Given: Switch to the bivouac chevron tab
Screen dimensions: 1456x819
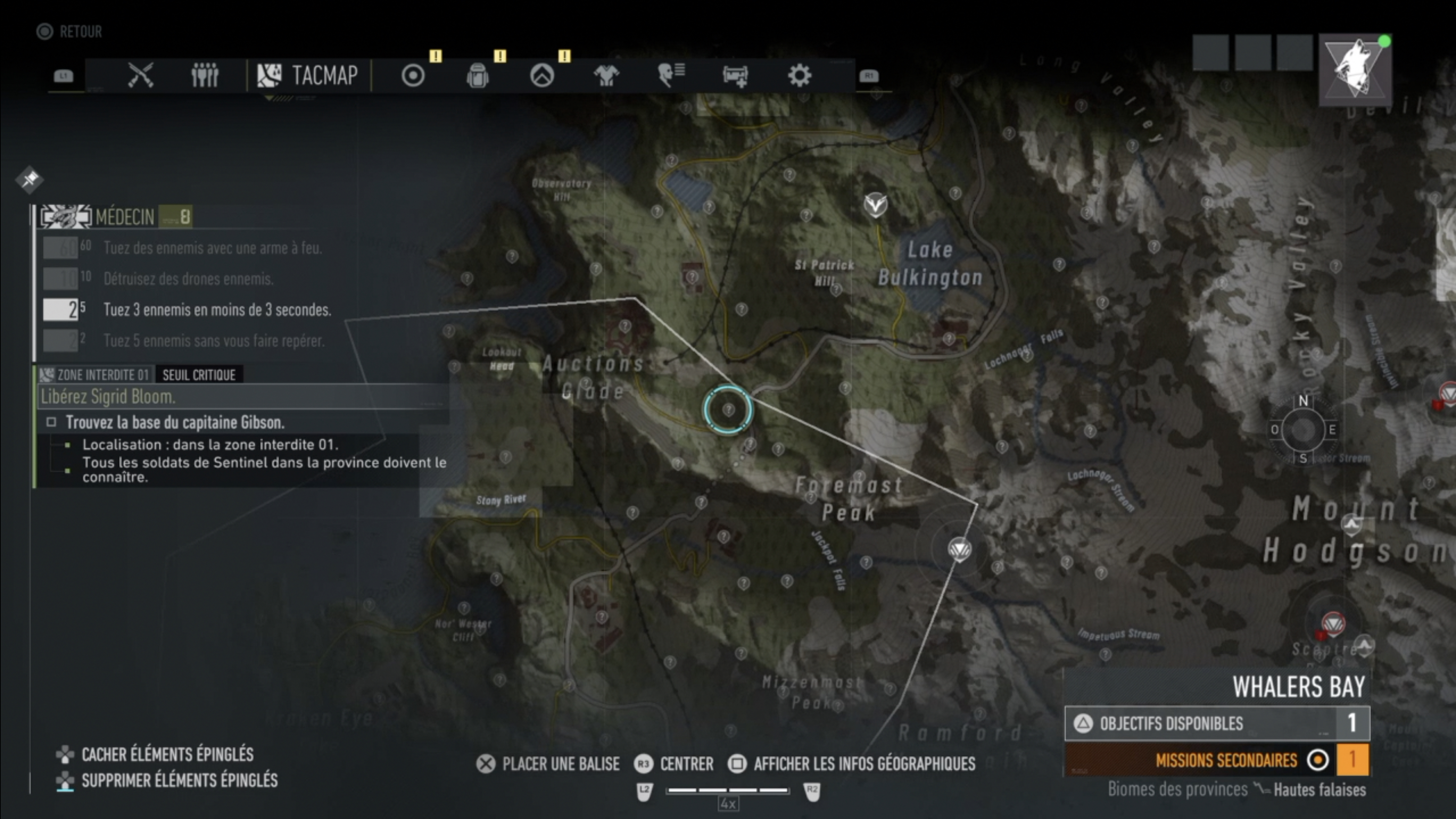Looking at the screenshot, I should coord(542,75).
